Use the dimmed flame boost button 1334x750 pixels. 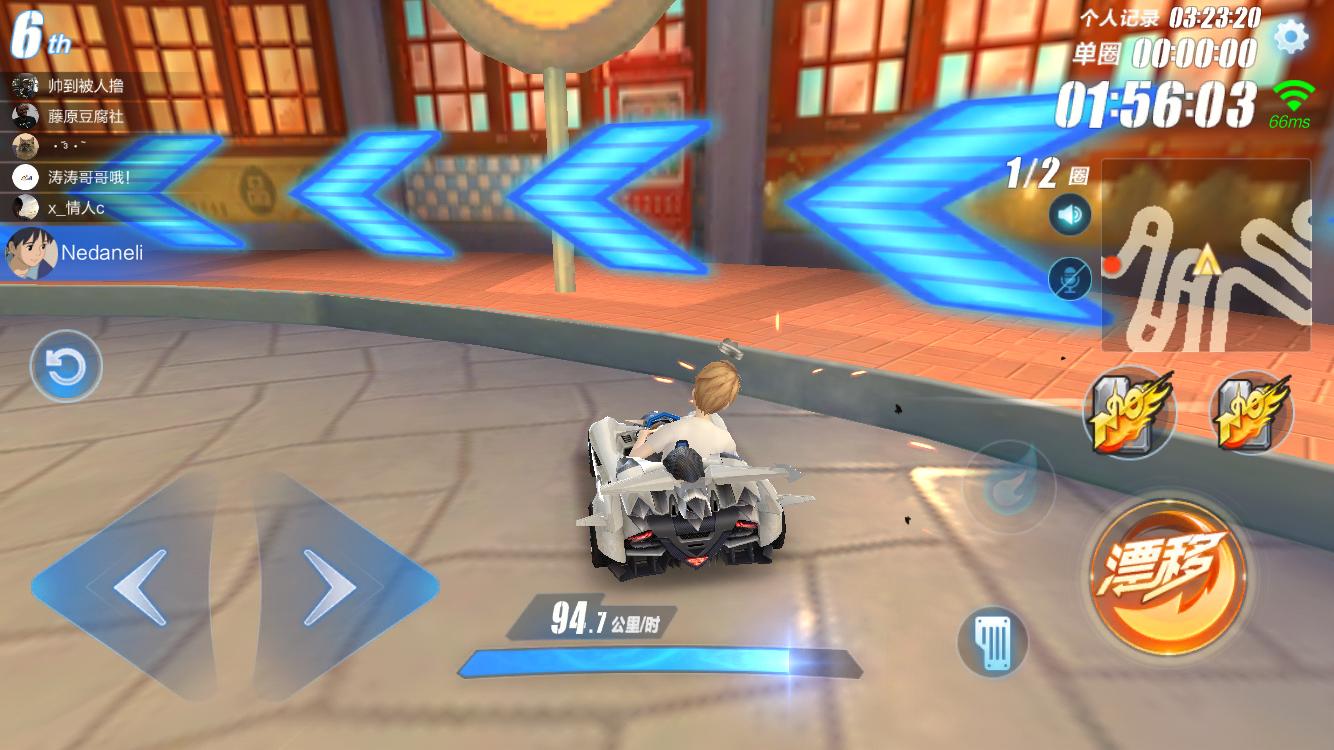[x=1008, y=487]
